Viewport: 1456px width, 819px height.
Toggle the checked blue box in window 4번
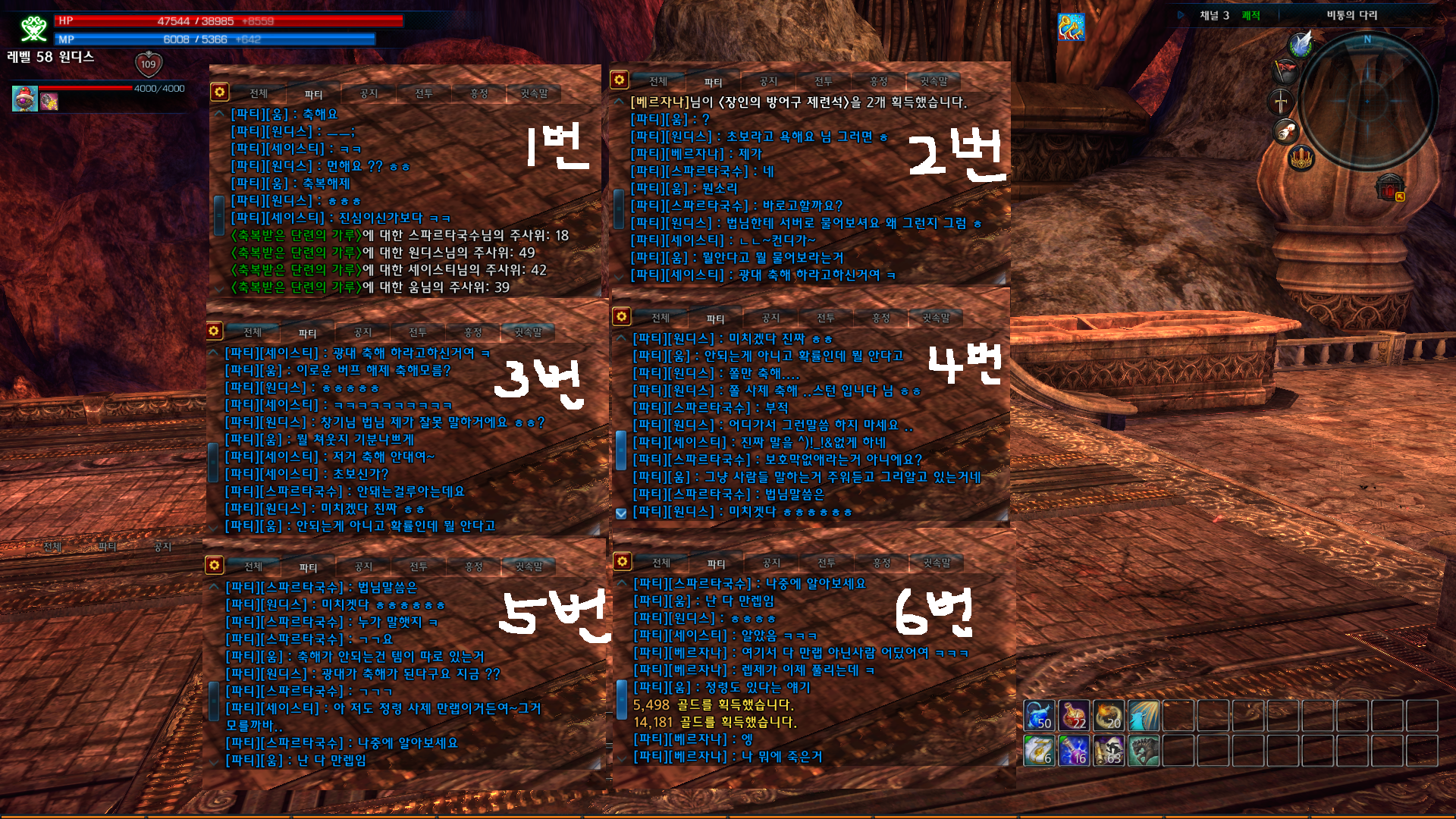click(x=622, y=513)
